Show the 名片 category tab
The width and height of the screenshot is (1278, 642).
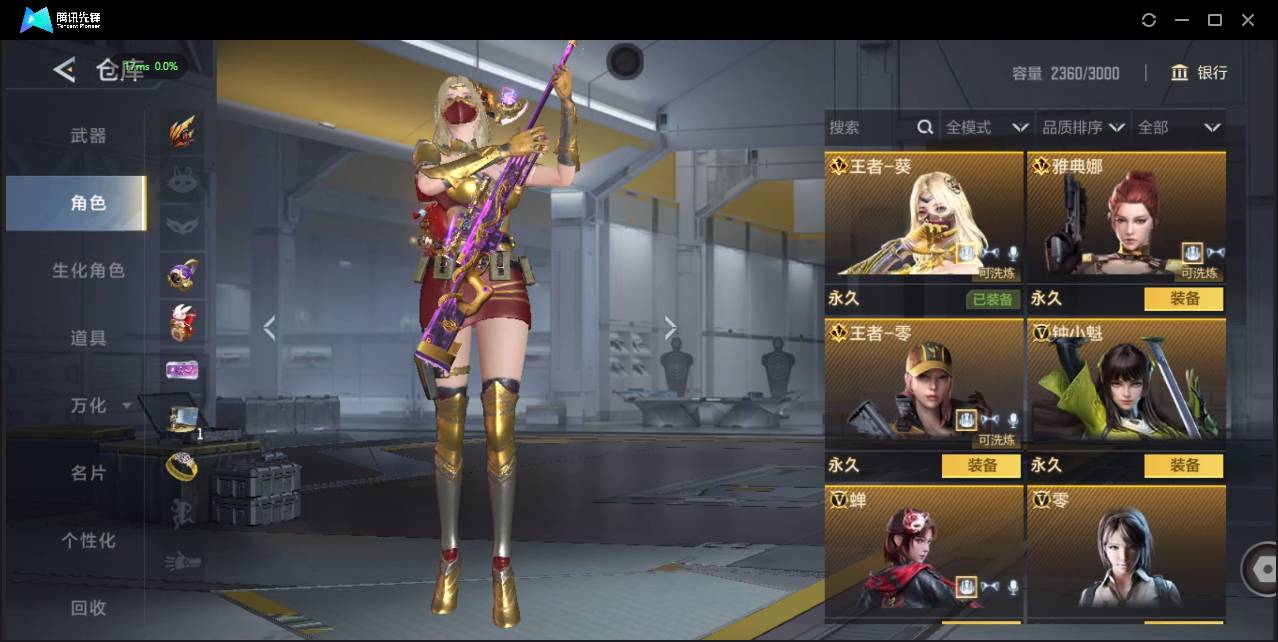88,473
